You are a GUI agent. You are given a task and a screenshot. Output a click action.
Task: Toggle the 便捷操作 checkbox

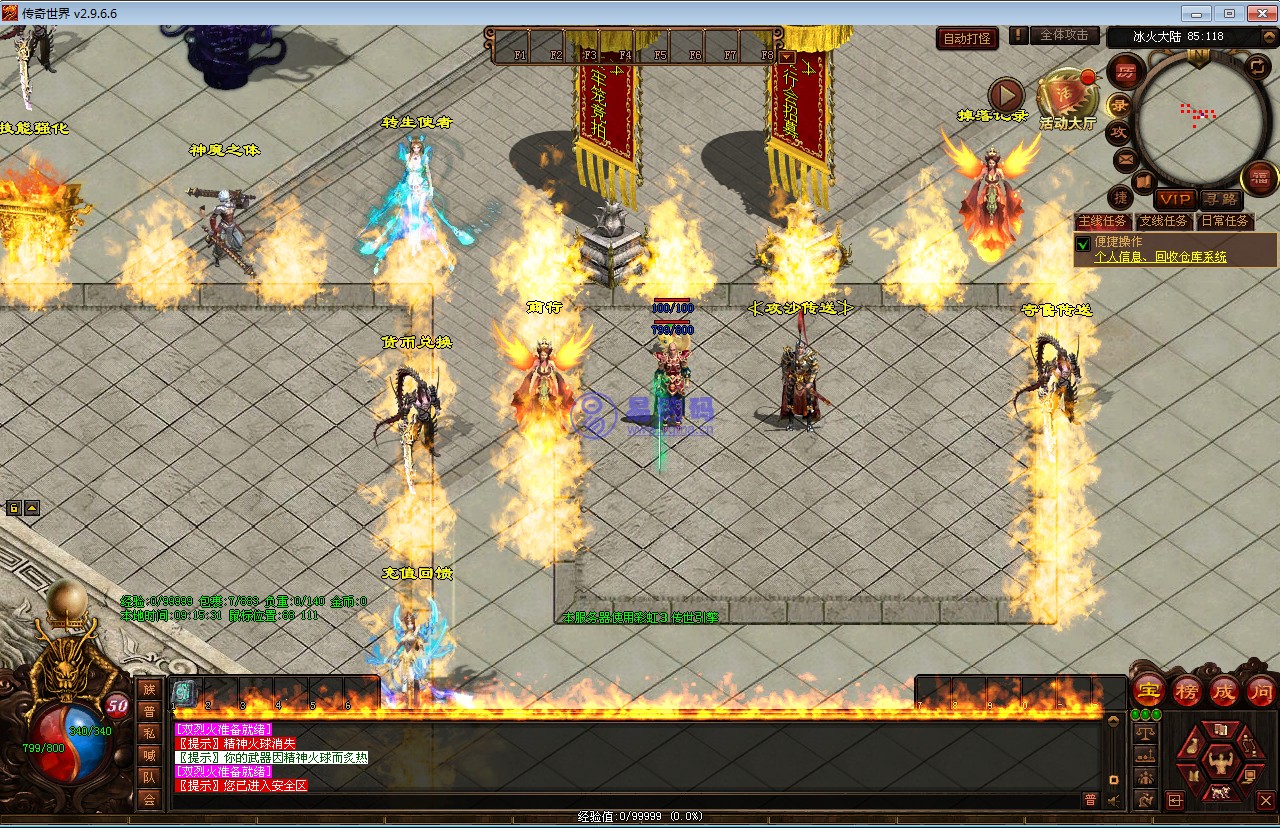[x=1083, y=243]
